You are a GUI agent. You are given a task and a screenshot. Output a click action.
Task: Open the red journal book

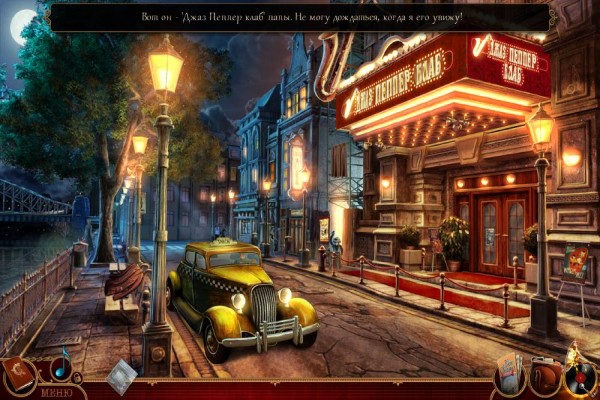click(x=18, y=374)
